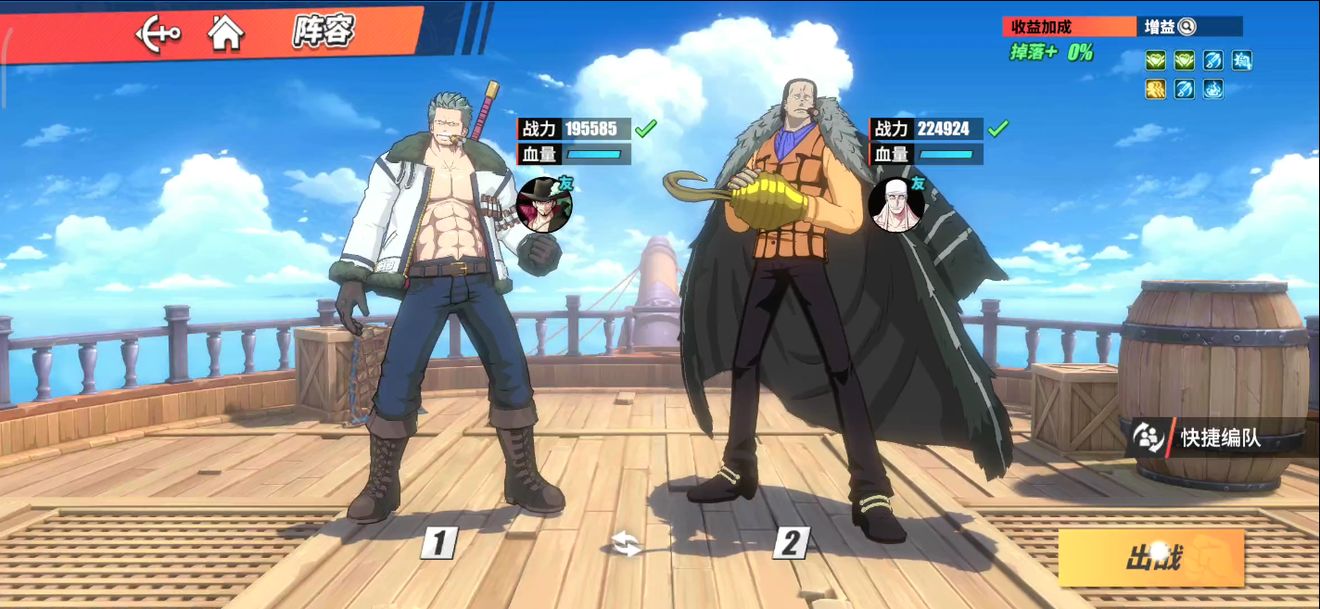Open the 增益 magnifier details
Image resolution: width=1320 pixels, height=609 pixels.
pos(1186,27)
